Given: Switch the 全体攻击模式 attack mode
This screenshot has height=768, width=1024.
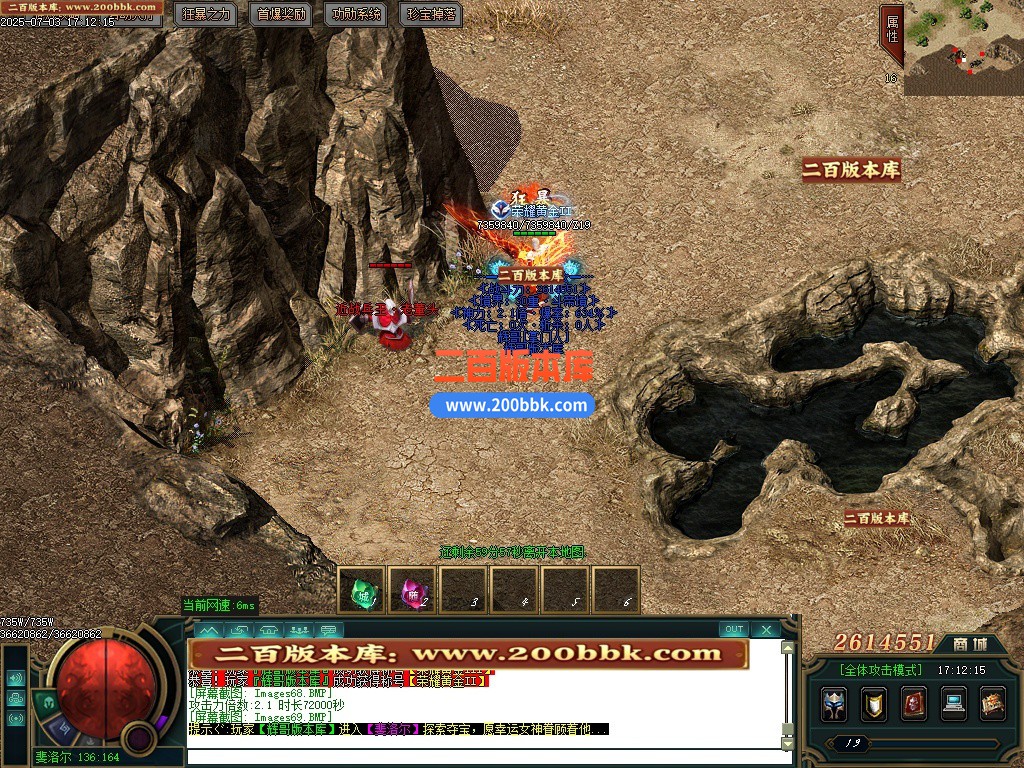Looking at the screenshot, I should coord(880,670).
